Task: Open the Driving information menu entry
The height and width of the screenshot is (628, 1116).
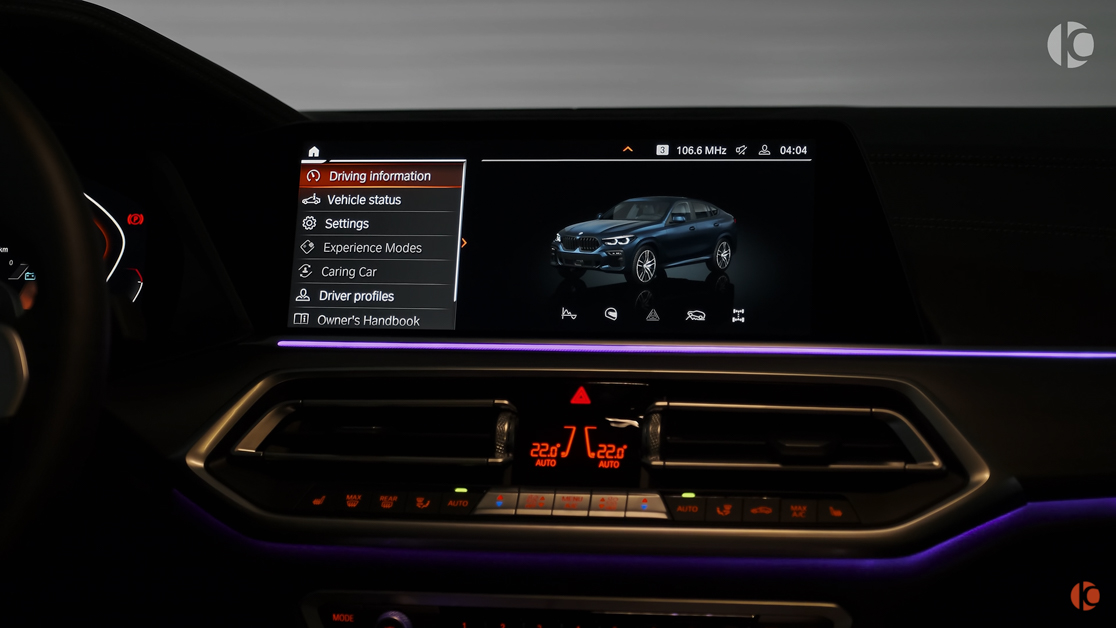Action: (380, 176)
